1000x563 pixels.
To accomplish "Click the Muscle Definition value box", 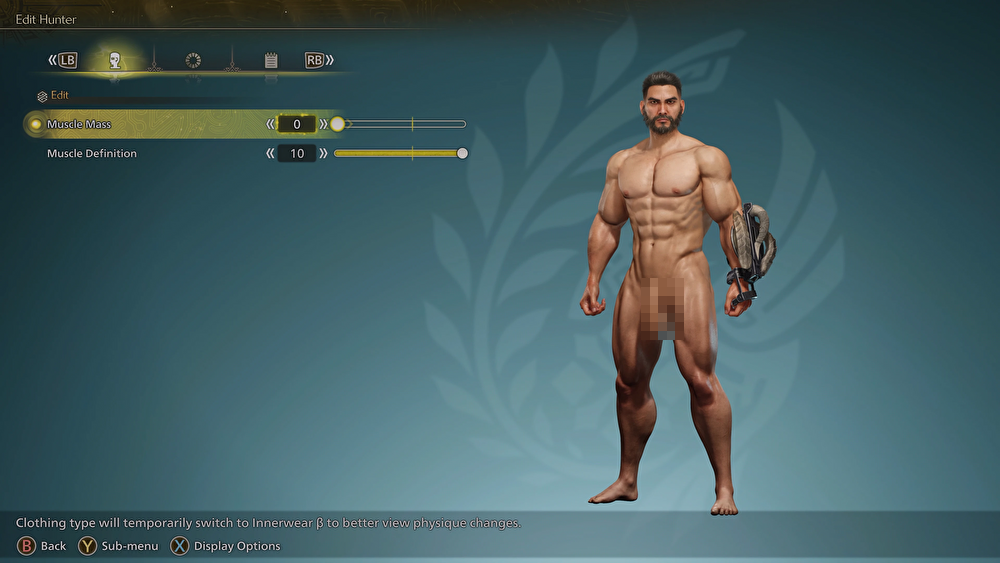I will [297, 154].
